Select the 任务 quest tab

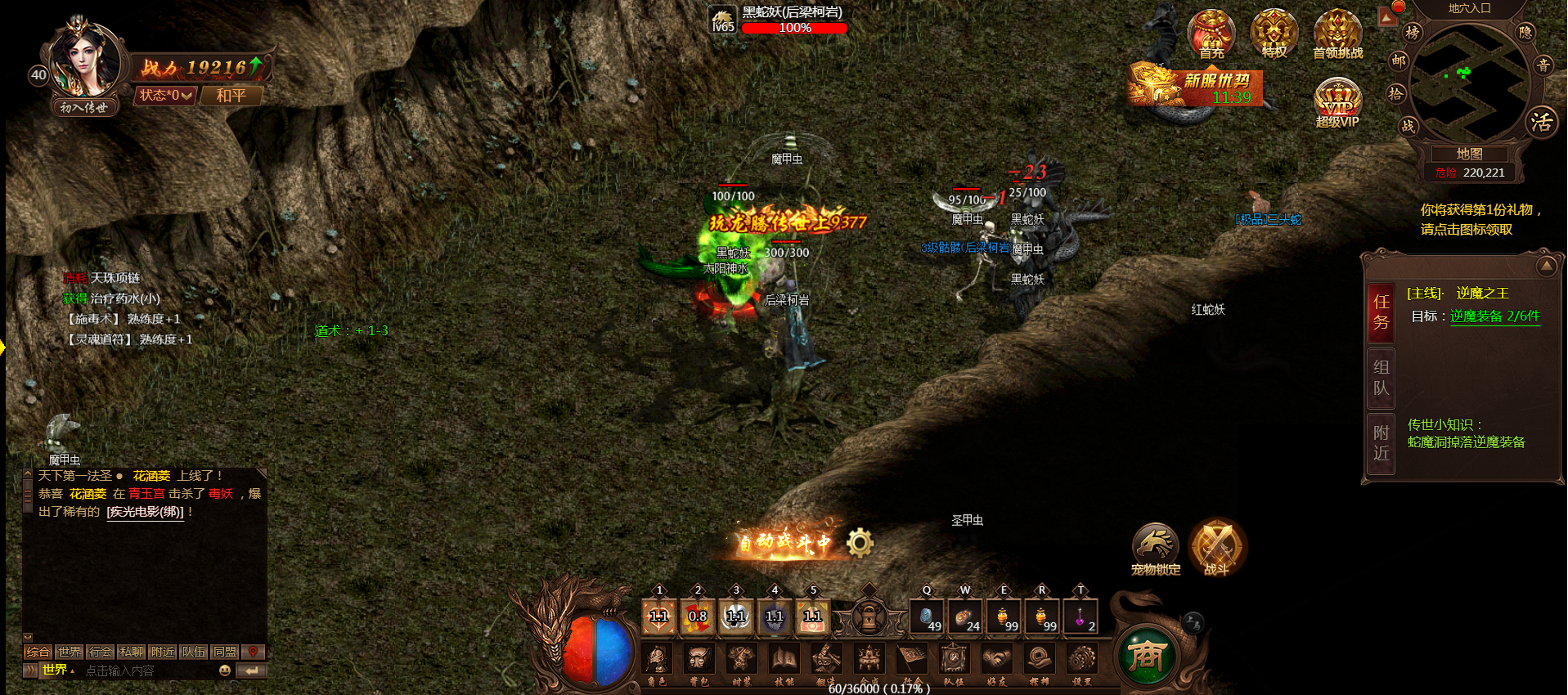point(1382,312)
